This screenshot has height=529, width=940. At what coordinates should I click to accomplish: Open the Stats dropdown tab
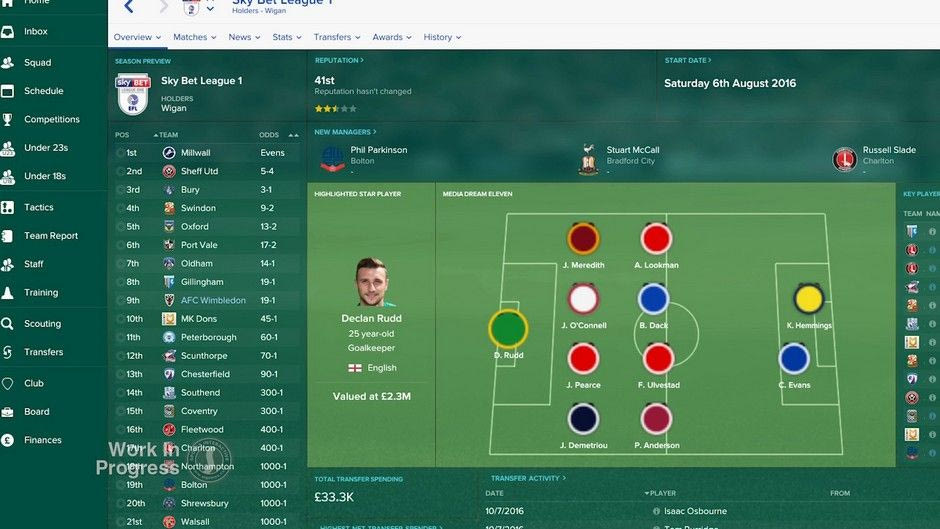point(286,37)
